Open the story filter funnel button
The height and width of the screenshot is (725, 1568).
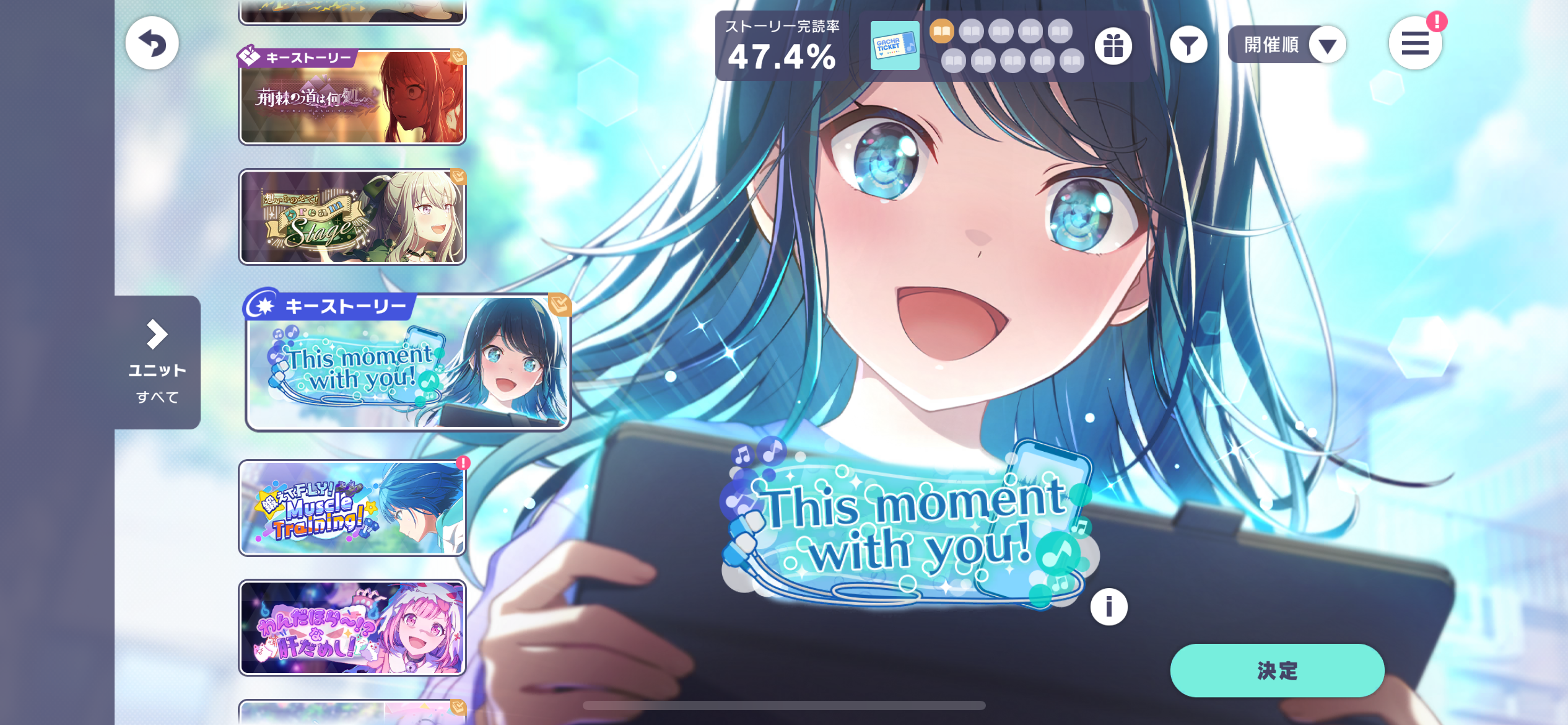(1188, 45)
